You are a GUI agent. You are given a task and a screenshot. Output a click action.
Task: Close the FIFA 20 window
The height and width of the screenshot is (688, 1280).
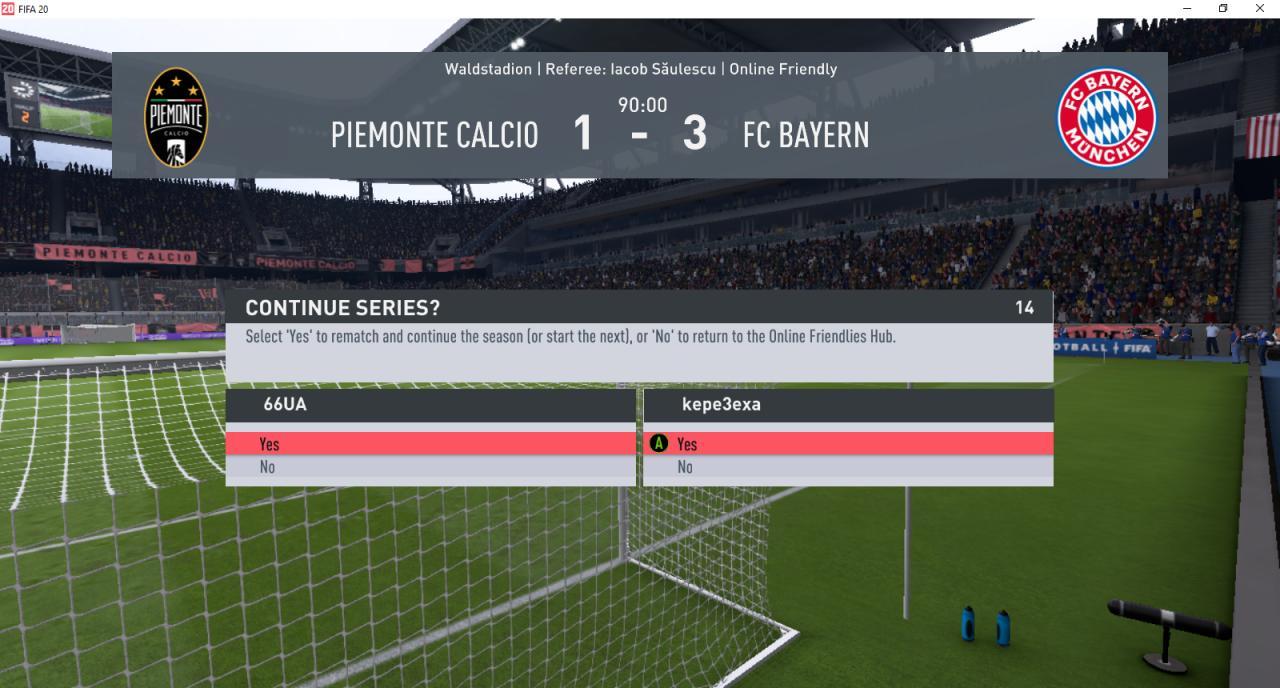[x=1259, y=8]
